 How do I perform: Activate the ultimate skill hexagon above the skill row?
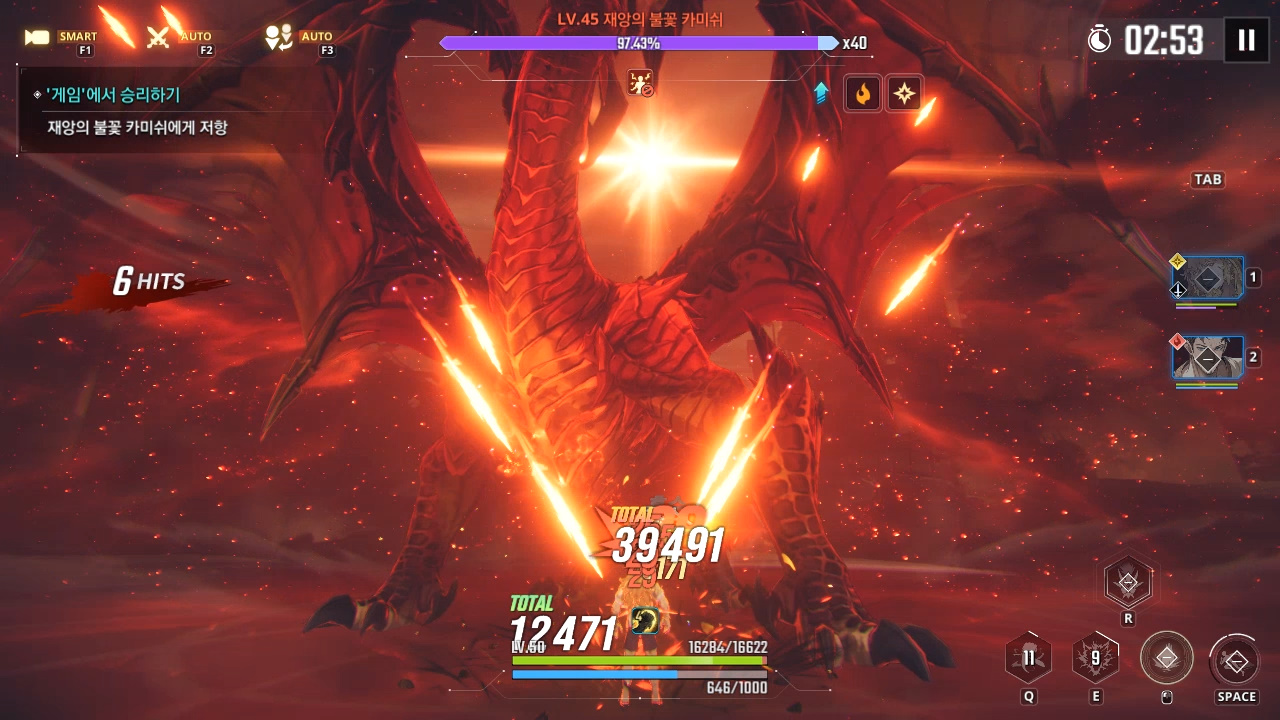(1128, 582)
